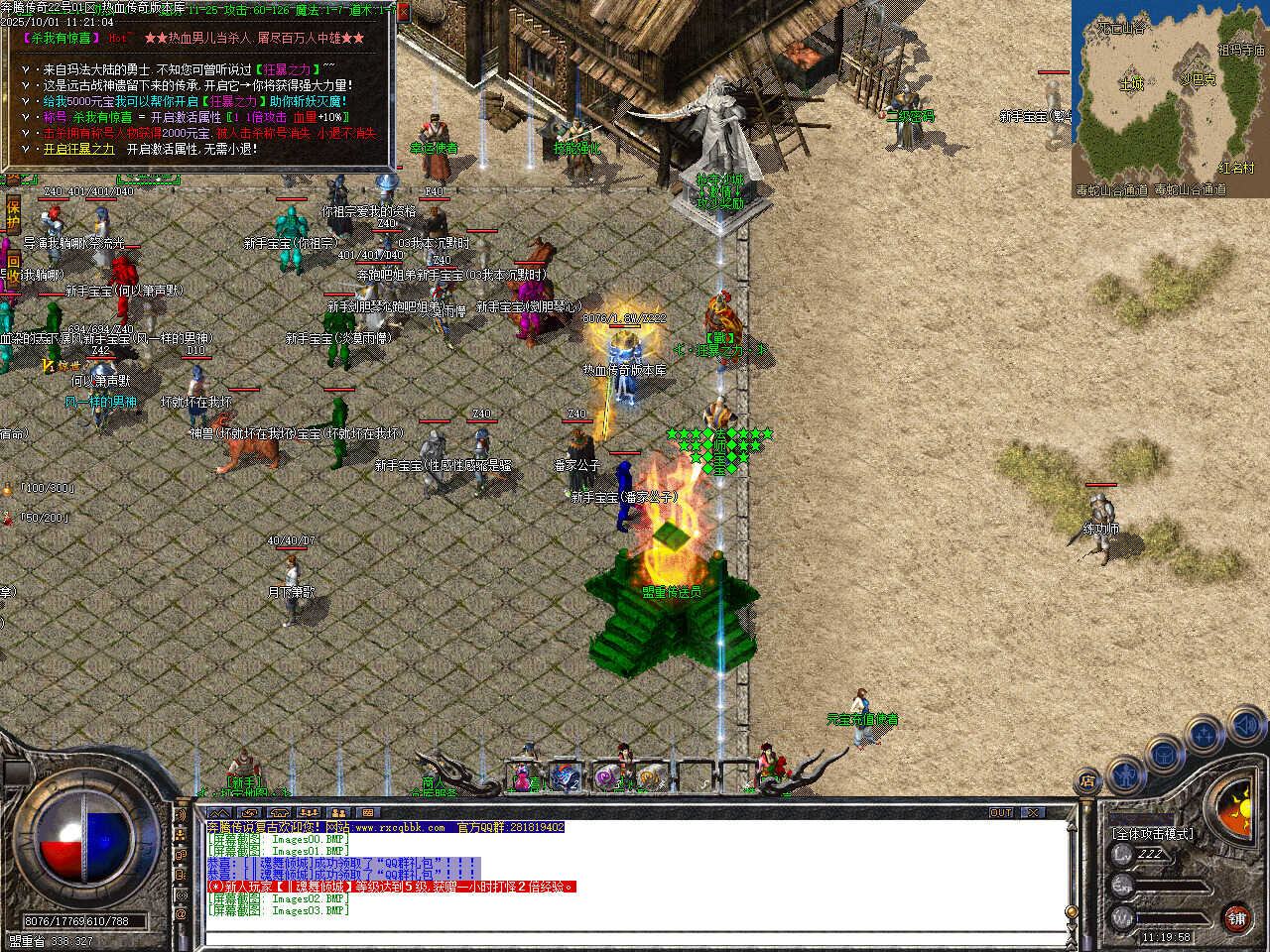Click the red 铺 stall button
This screenshot has height=952, width=1270.
click(1236, 918)
